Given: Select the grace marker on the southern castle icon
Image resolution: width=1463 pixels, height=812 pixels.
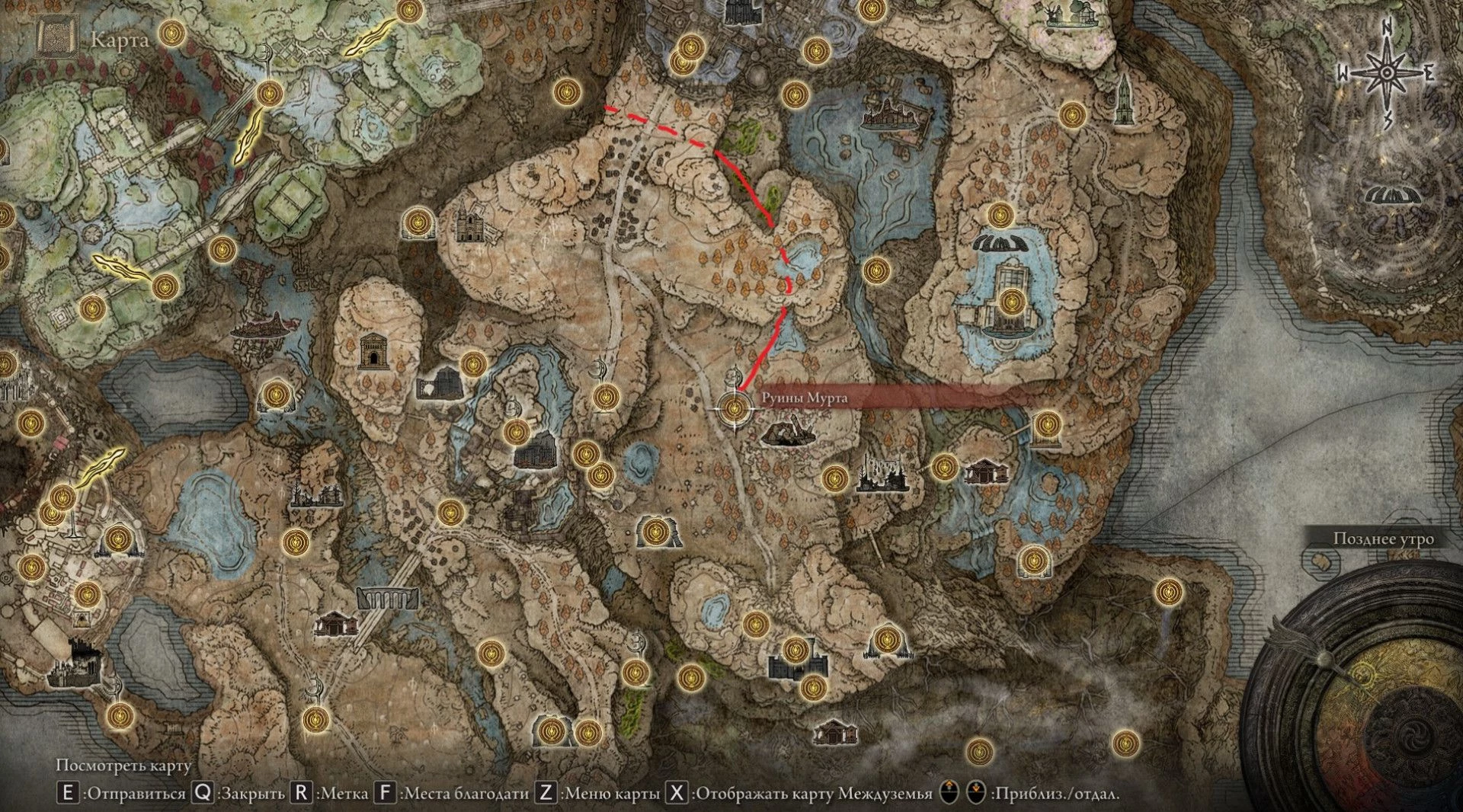Looking at the screenshot, I should [796, 651].
